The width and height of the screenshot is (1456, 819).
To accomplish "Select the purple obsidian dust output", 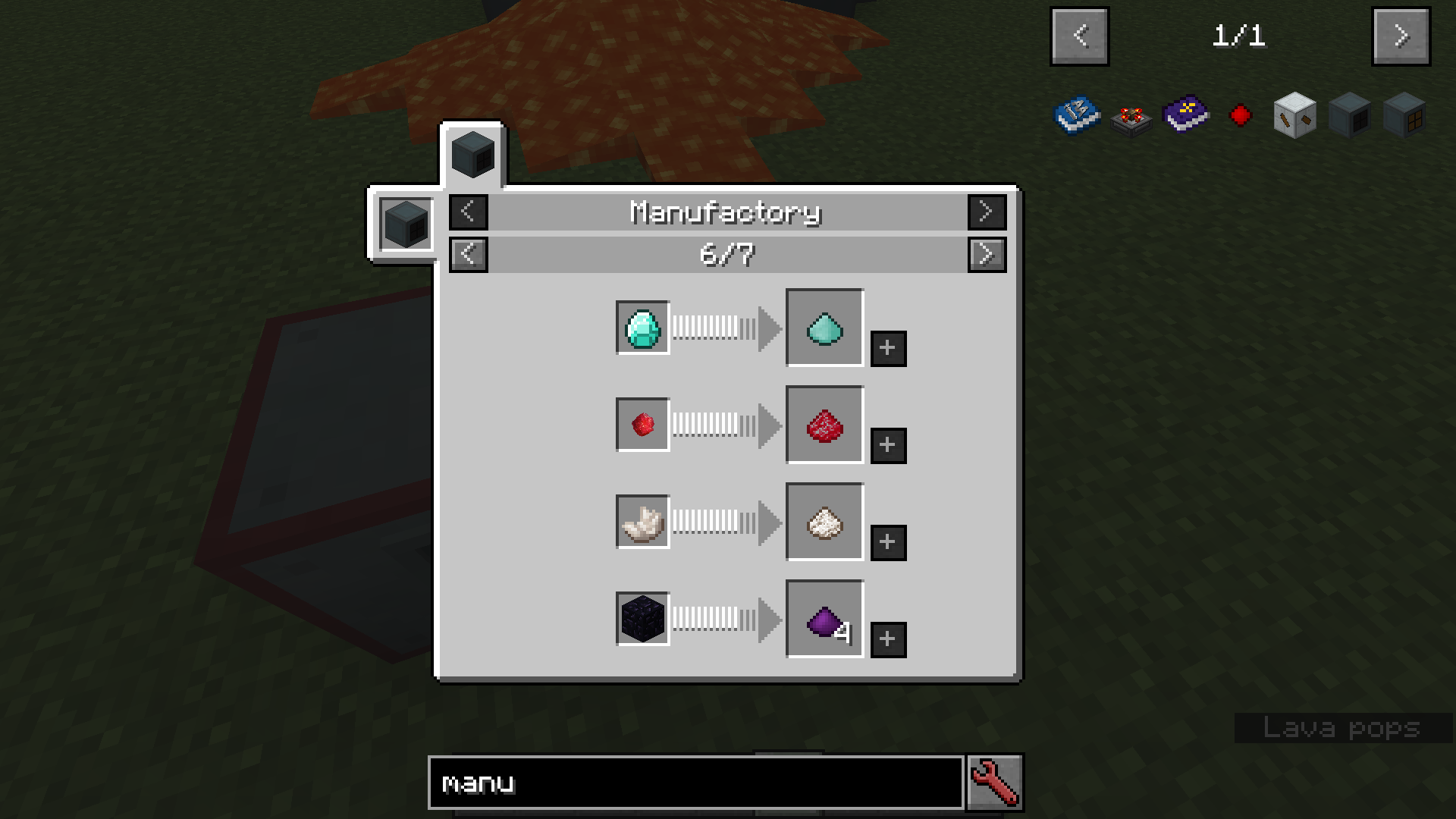I will pyautogui.click(x=824, y=619).
